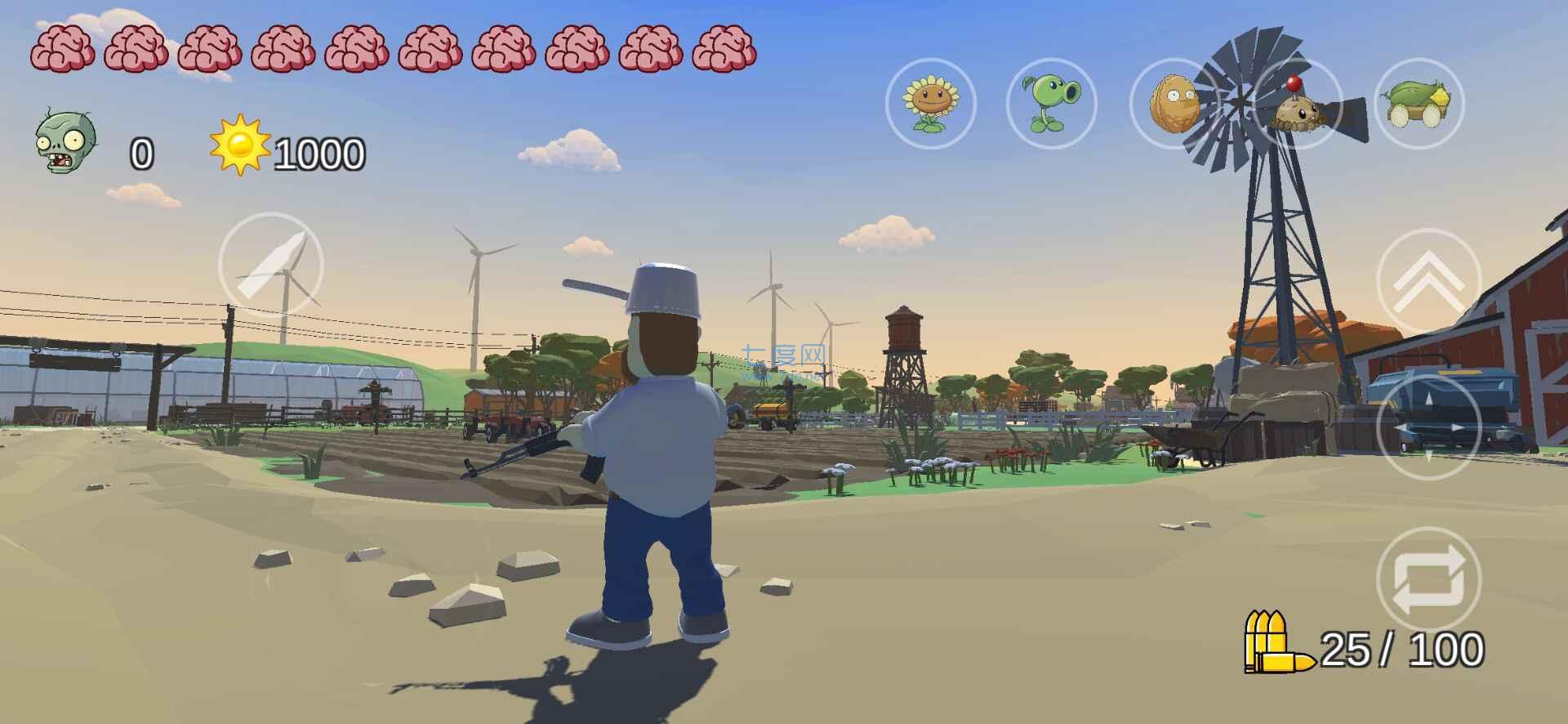The height and width of the screenshot is (724, 1568).
Task: Select the Cob Cannon cart plant
Action: pyautogui.click(x=1419, y=106)
